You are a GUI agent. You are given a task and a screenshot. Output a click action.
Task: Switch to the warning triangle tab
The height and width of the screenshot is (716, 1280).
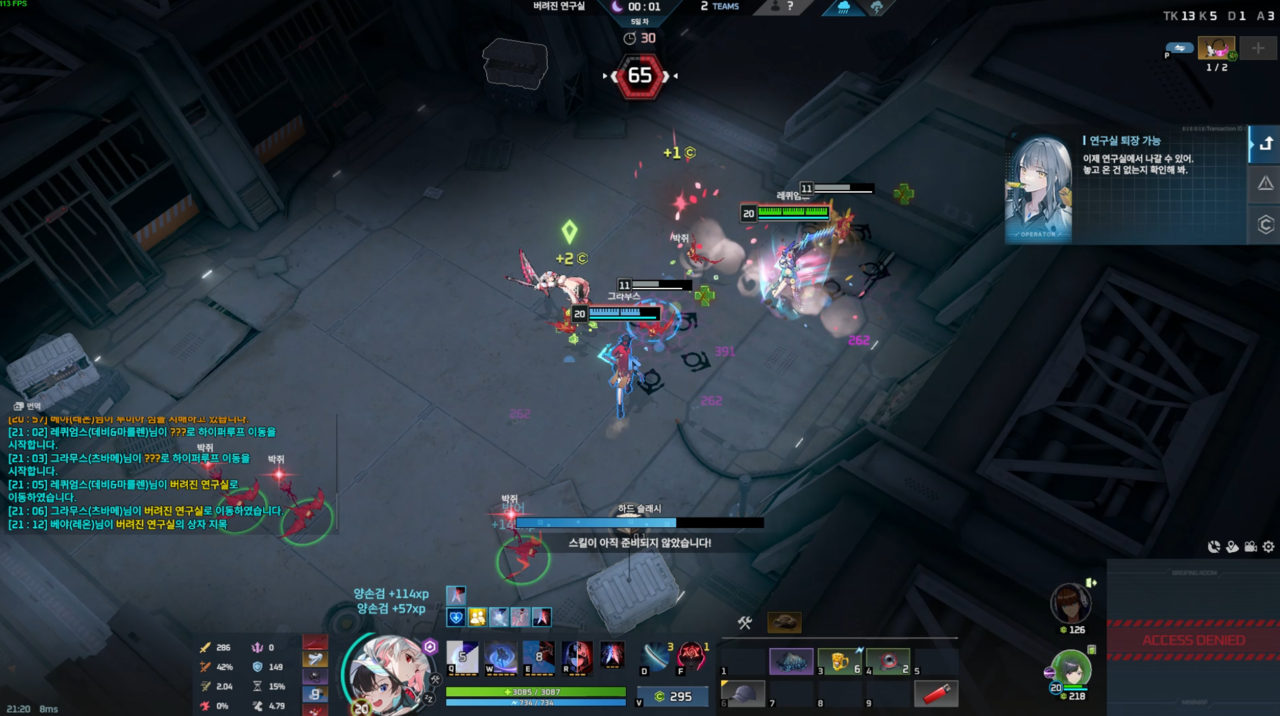(1265, 183)
